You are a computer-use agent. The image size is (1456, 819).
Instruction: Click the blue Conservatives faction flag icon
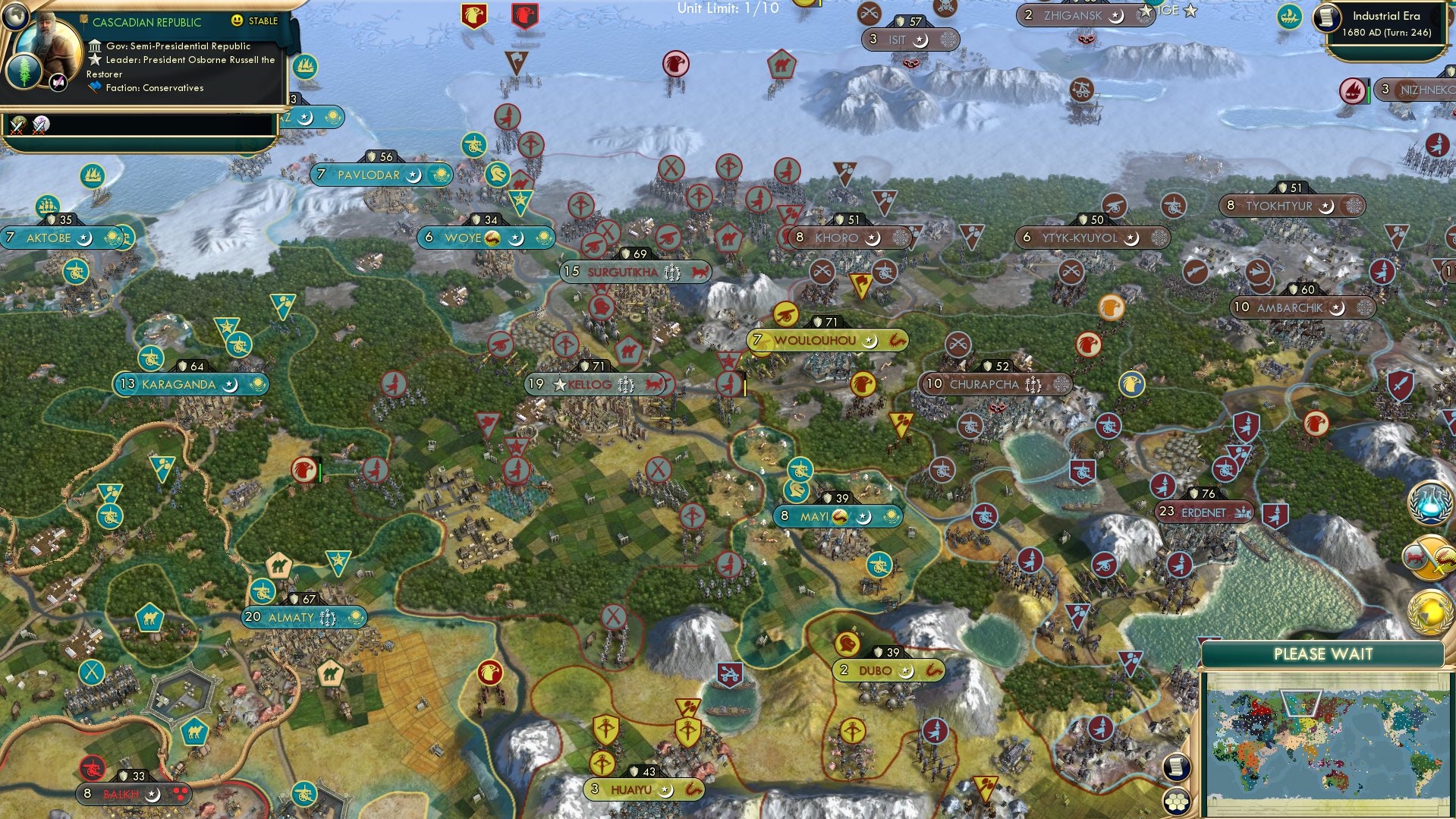point(95,87)
